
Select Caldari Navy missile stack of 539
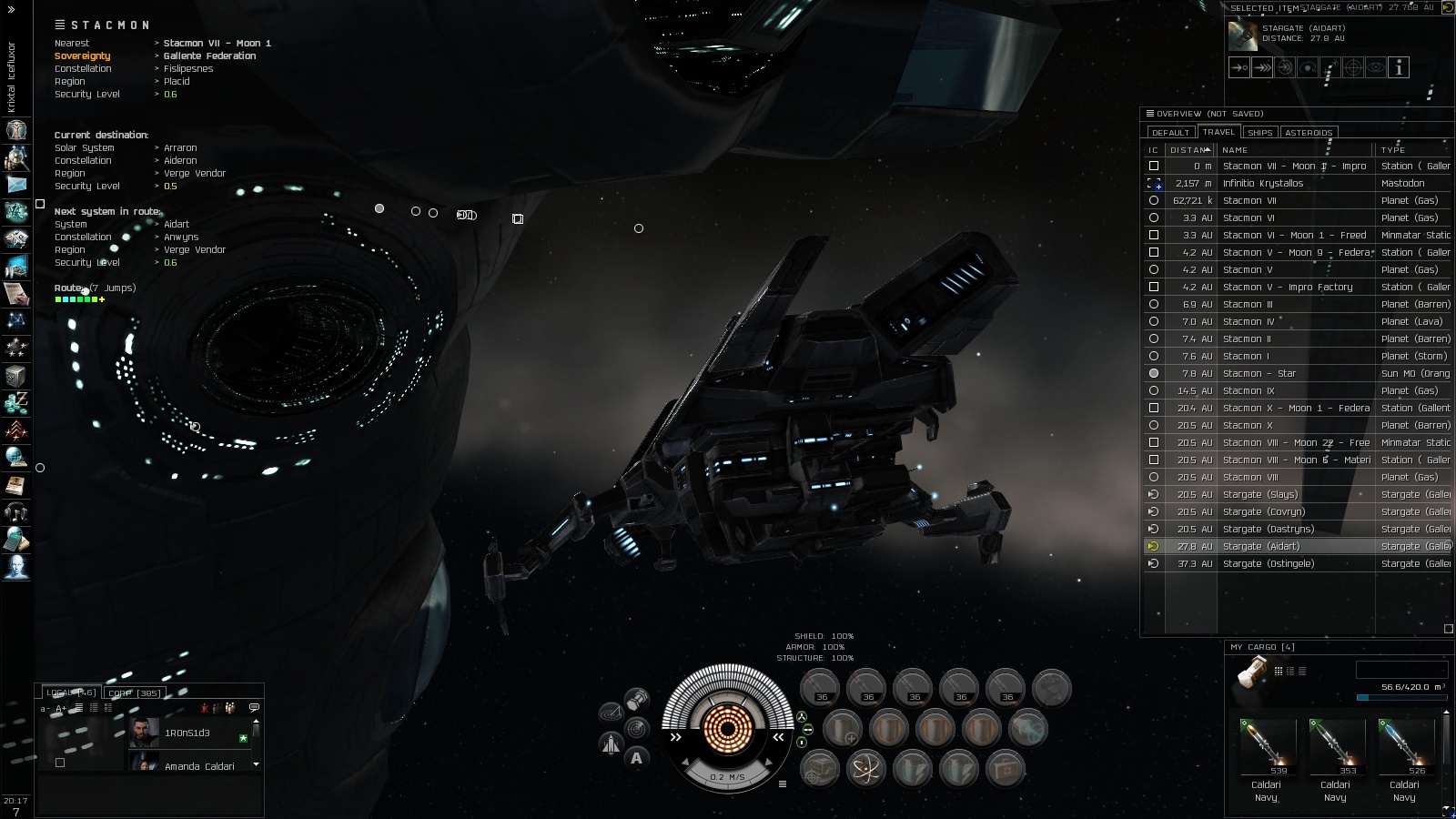pos(1266,746)
